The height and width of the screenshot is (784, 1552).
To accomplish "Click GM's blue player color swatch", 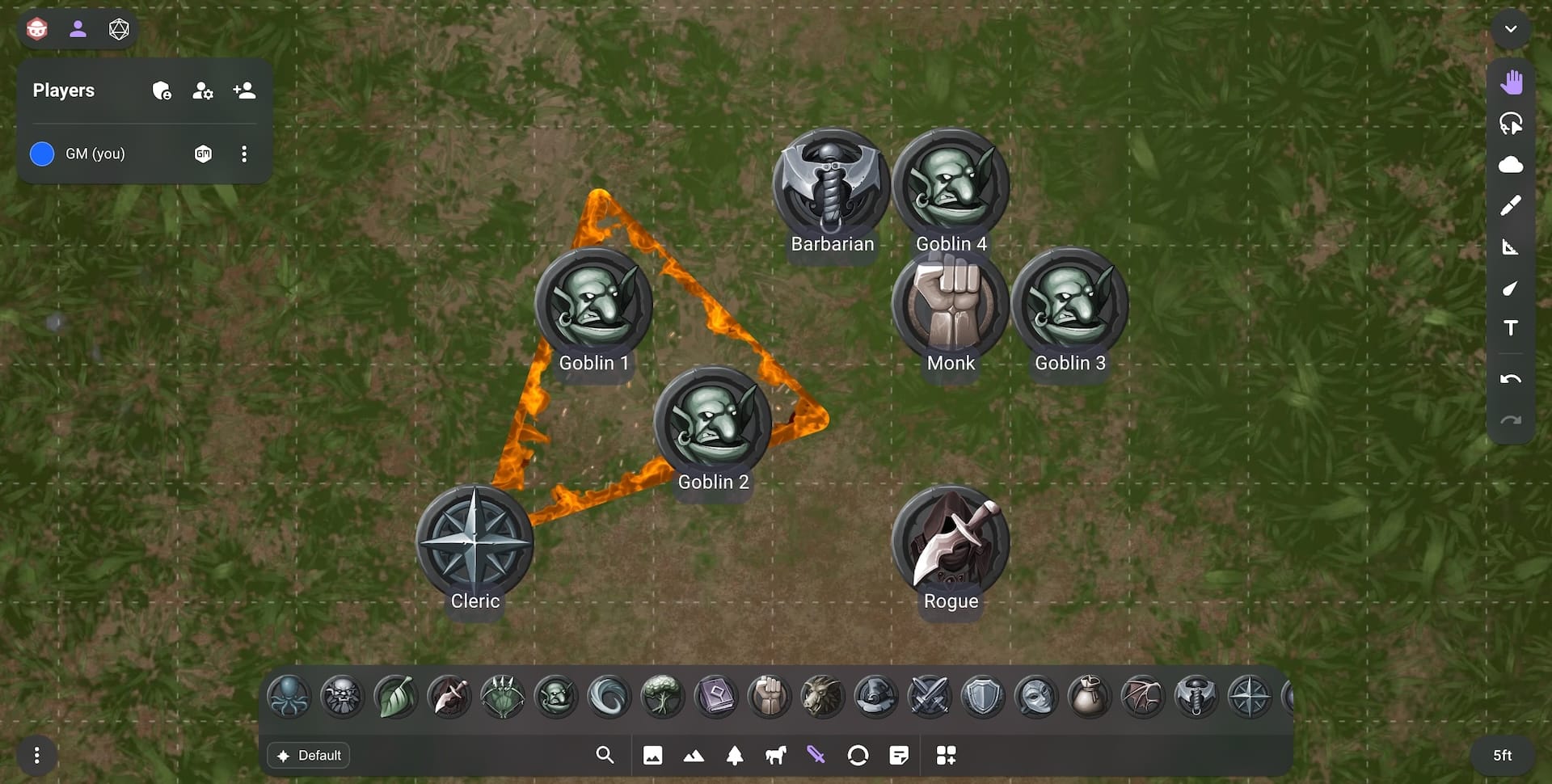I will click(x=40, y=154).
